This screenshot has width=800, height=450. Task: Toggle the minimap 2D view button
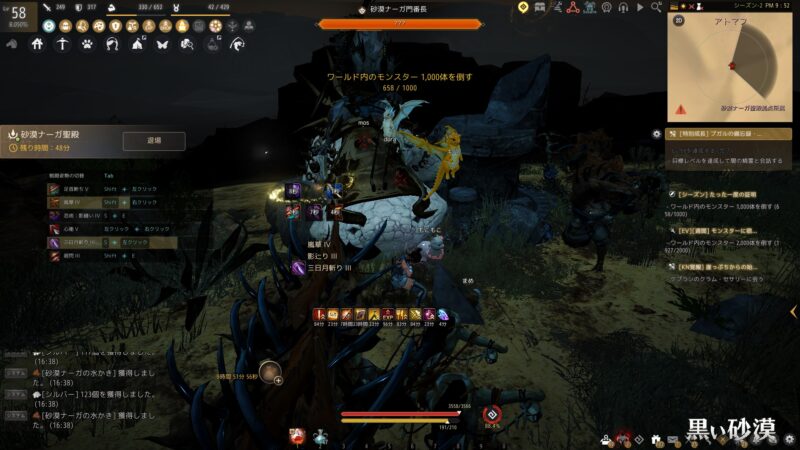679,19
